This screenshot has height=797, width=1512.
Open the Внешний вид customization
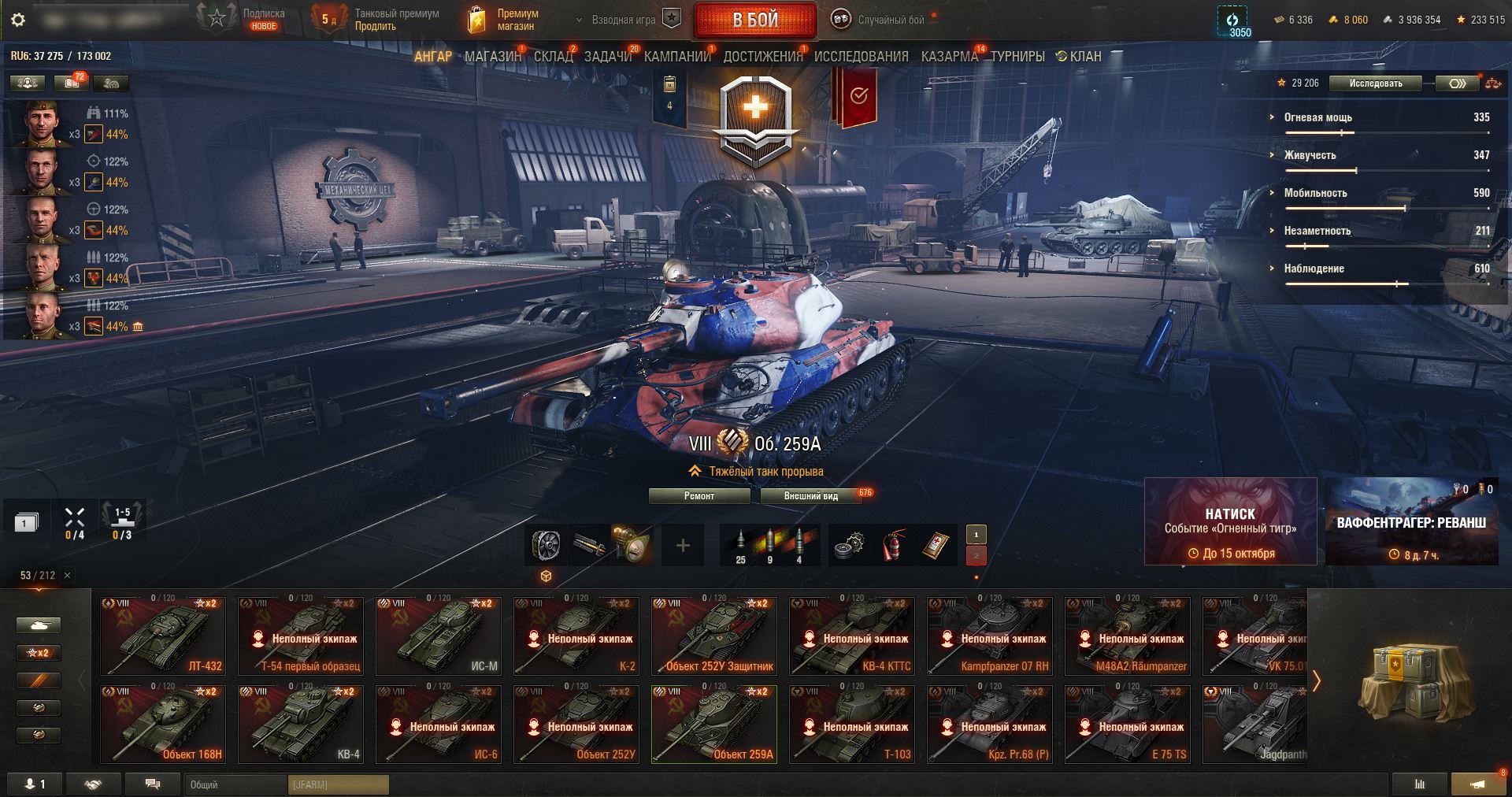[x=811, y=496]
